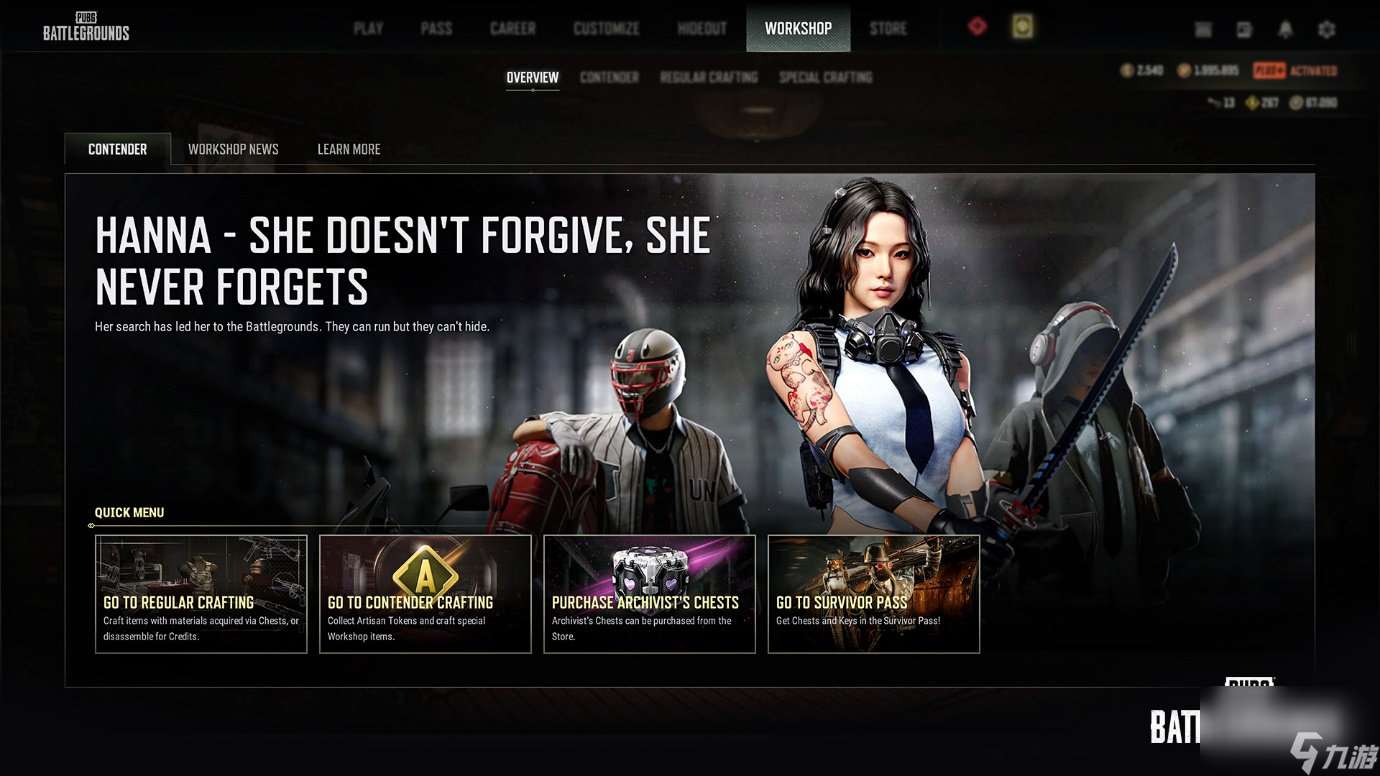The height and width of the screenshot is (776, 1380).
Task: Open the LEARN MORE tab
Action: [348, 148]
